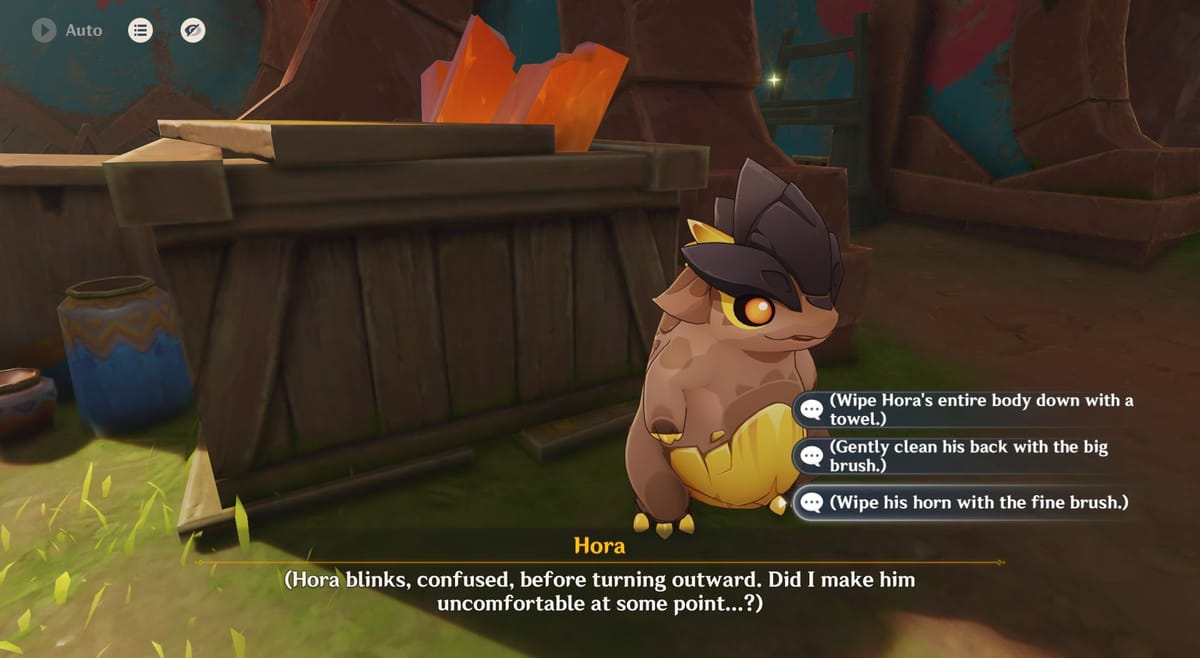Hide the dialogue interface
Image resolution: width=1200 pixels, height=658 pixels.
pyautogui.click(x=193, y=31)
